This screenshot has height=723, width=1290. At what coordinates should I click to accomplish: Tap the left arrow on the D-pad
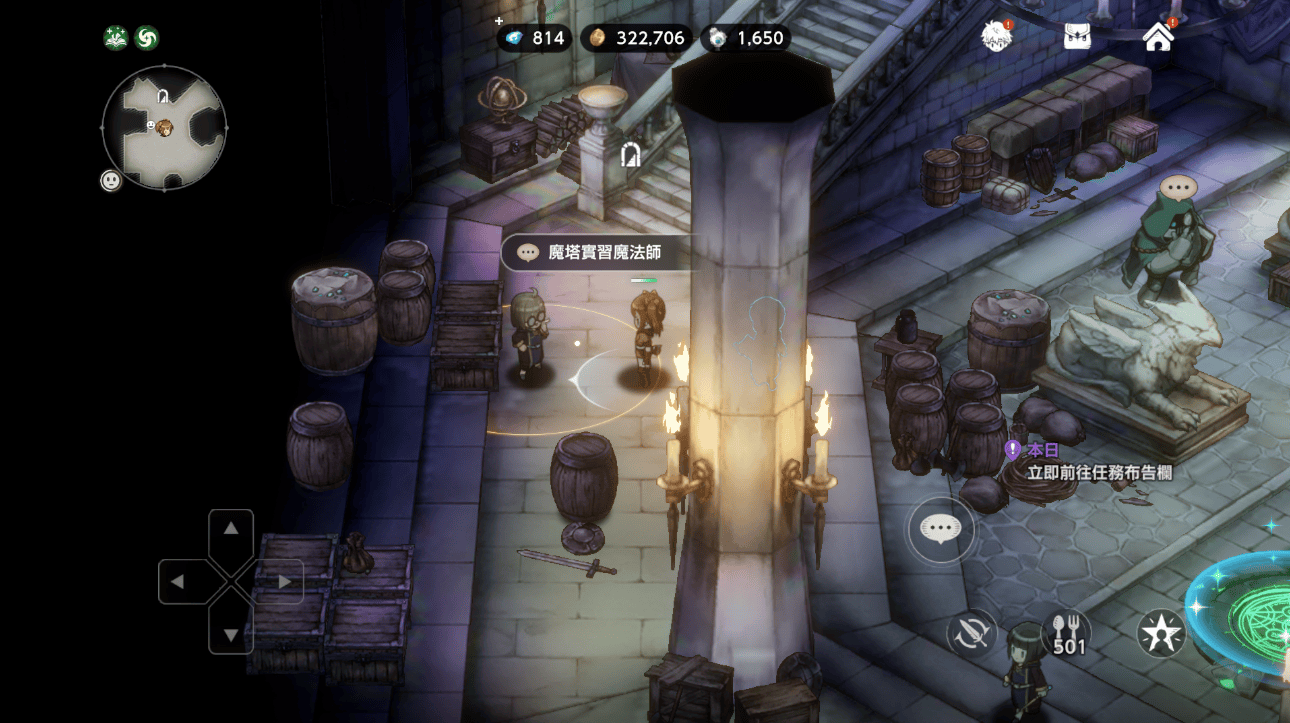coord(178,581)
